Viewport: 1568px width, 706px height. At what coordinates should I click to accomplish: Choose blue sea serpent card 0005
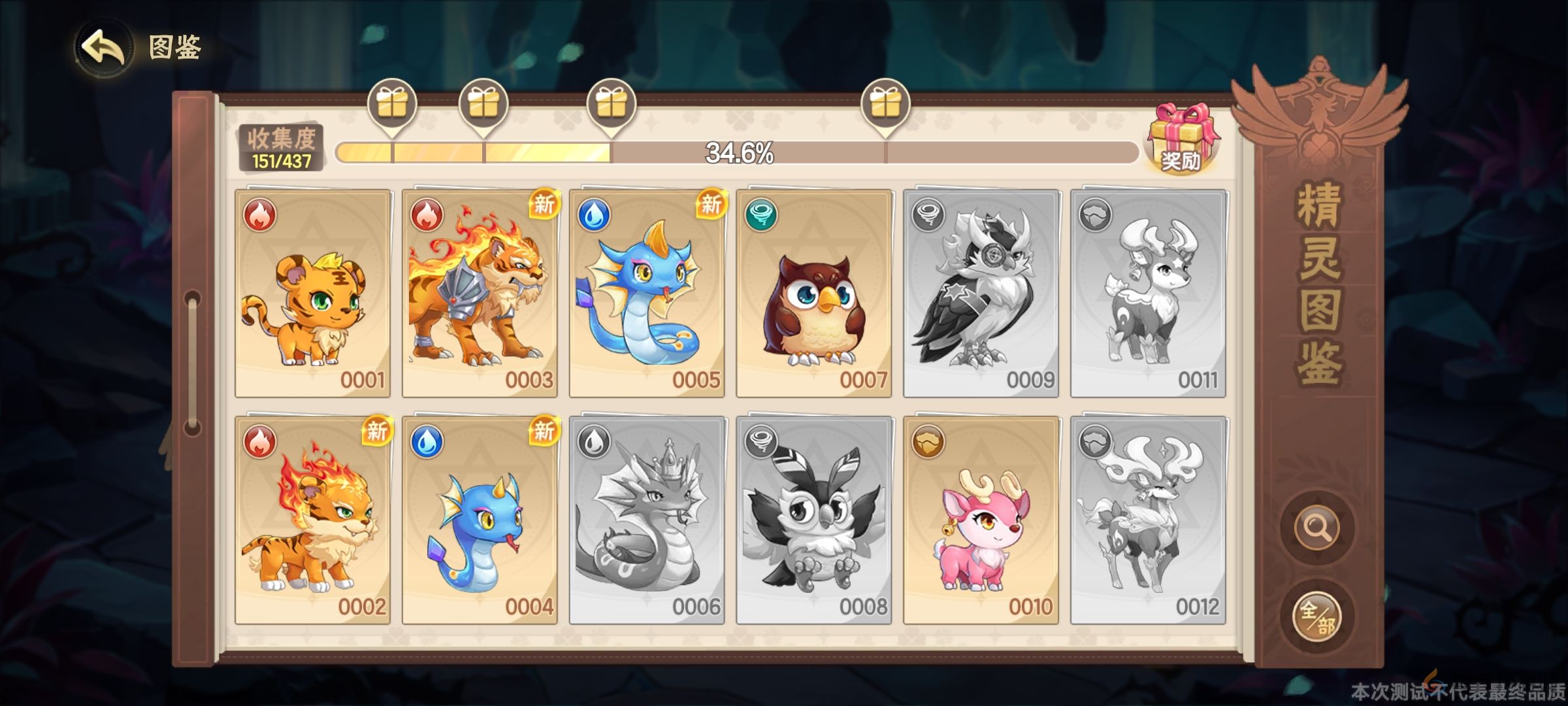647,294
